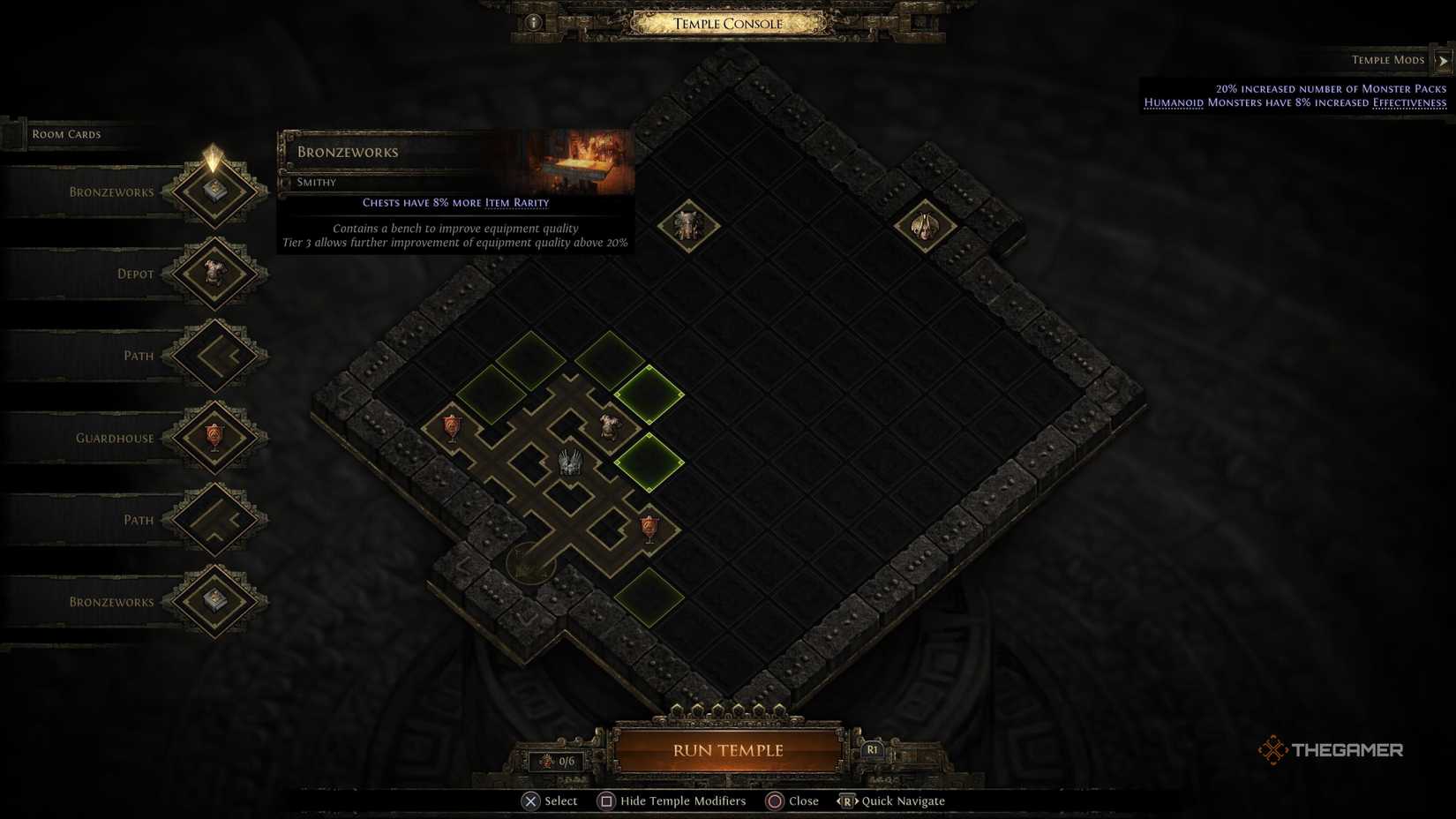The width and height of the screenshot is (1456, 819).
Task: Open Quick Navigate with the R control
Action: pos(849,800)
